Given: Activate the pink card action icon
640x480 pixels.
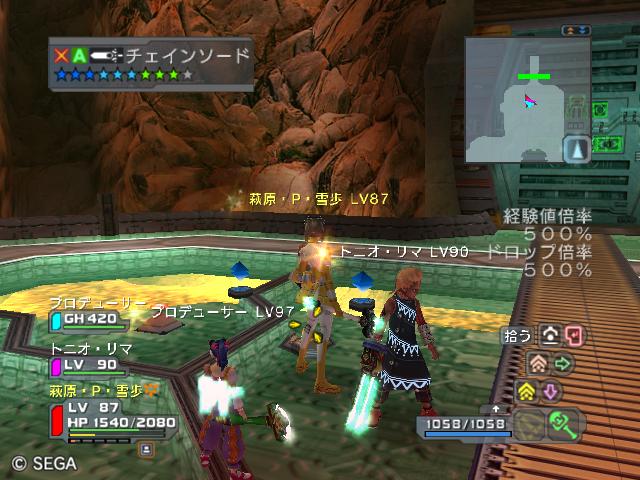Looking at the screenshot, I should 573,336.
